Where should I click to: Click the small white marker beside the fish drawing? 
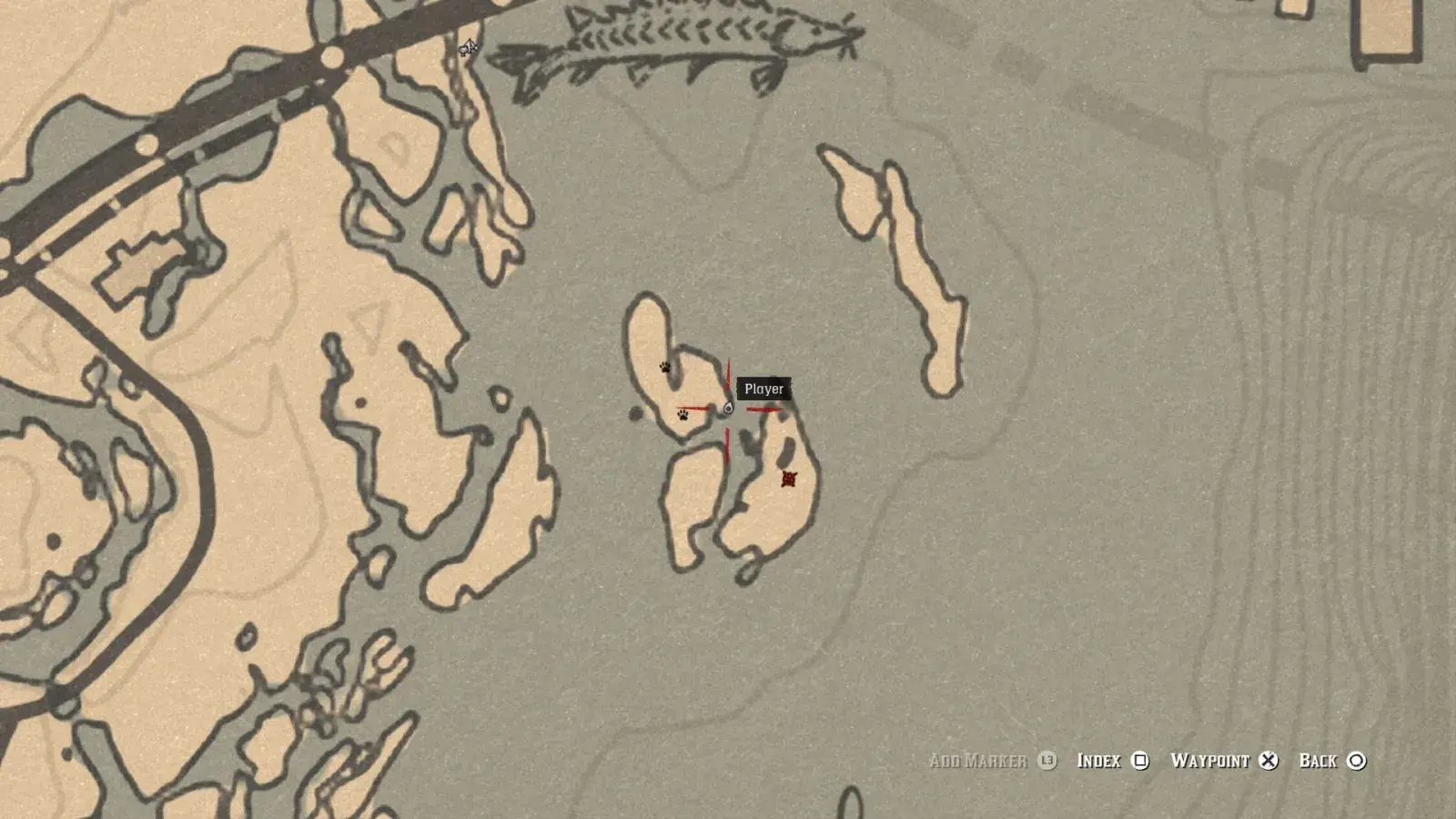(x=468, y=47)
